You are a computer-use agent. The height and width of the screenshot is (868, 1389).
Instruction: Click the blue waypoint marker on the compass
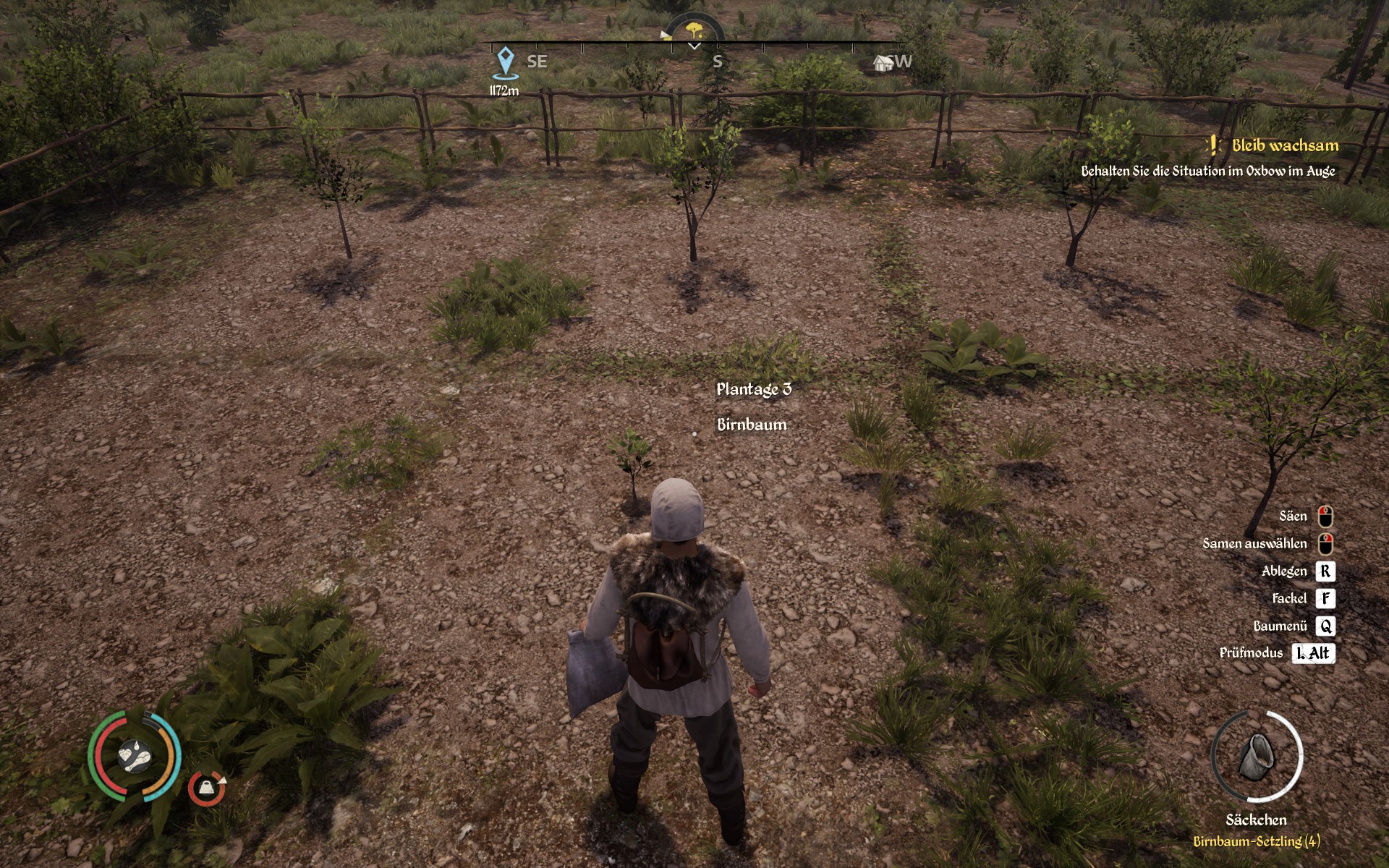505,63
